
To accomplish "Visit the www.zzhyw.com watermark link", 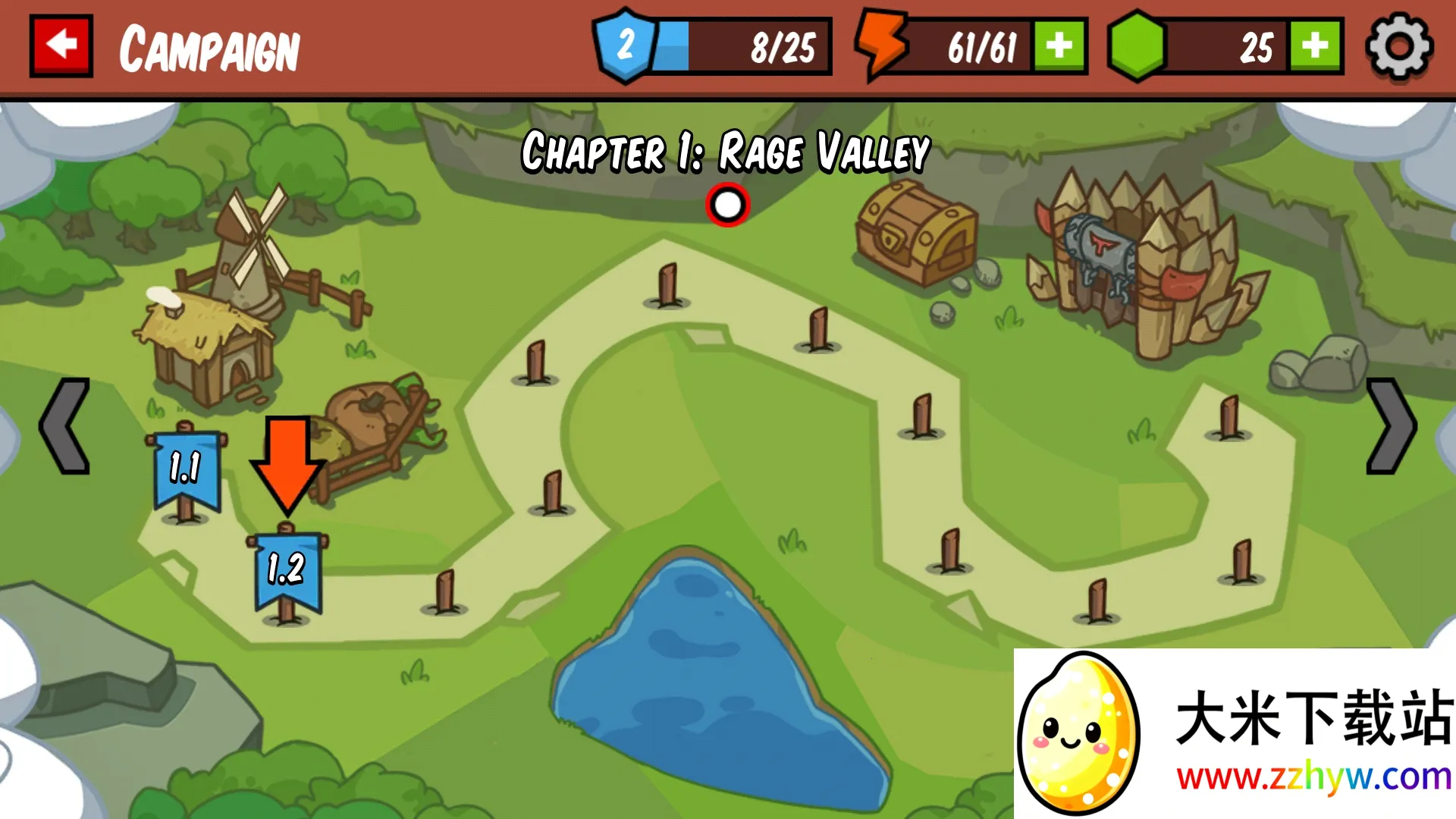I will tap(1313, 777).
